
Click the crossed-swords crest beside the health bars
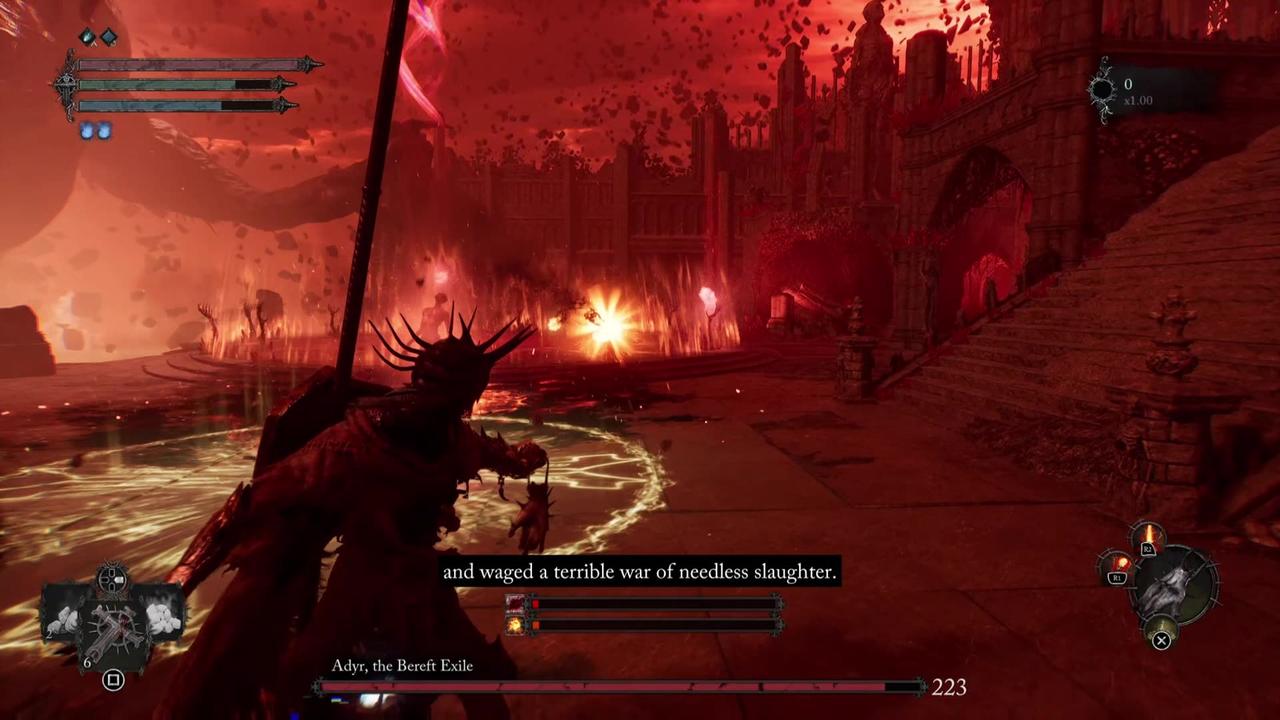coord(65,82)
